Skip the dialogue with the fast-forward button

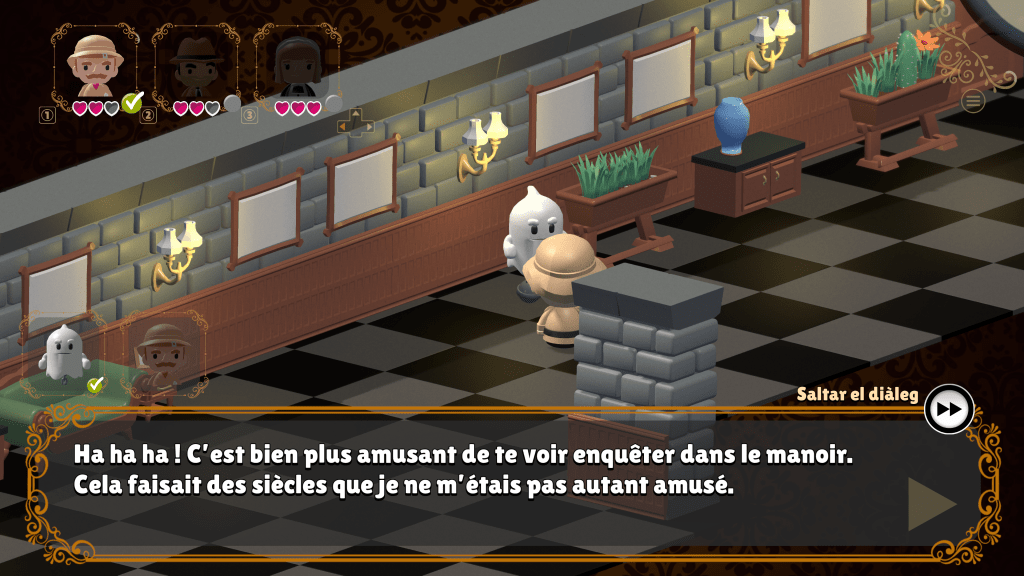pyautogui.click(x=949, y=409)
